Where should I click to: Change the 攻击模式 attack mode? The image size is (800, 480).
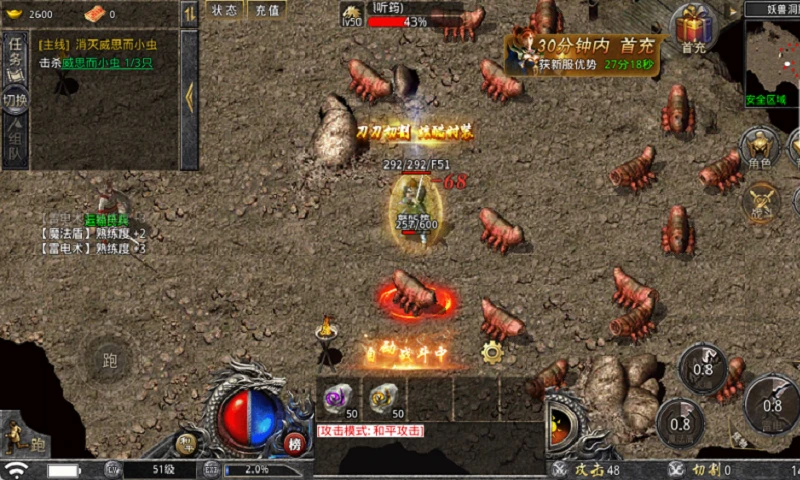[371, 430]
